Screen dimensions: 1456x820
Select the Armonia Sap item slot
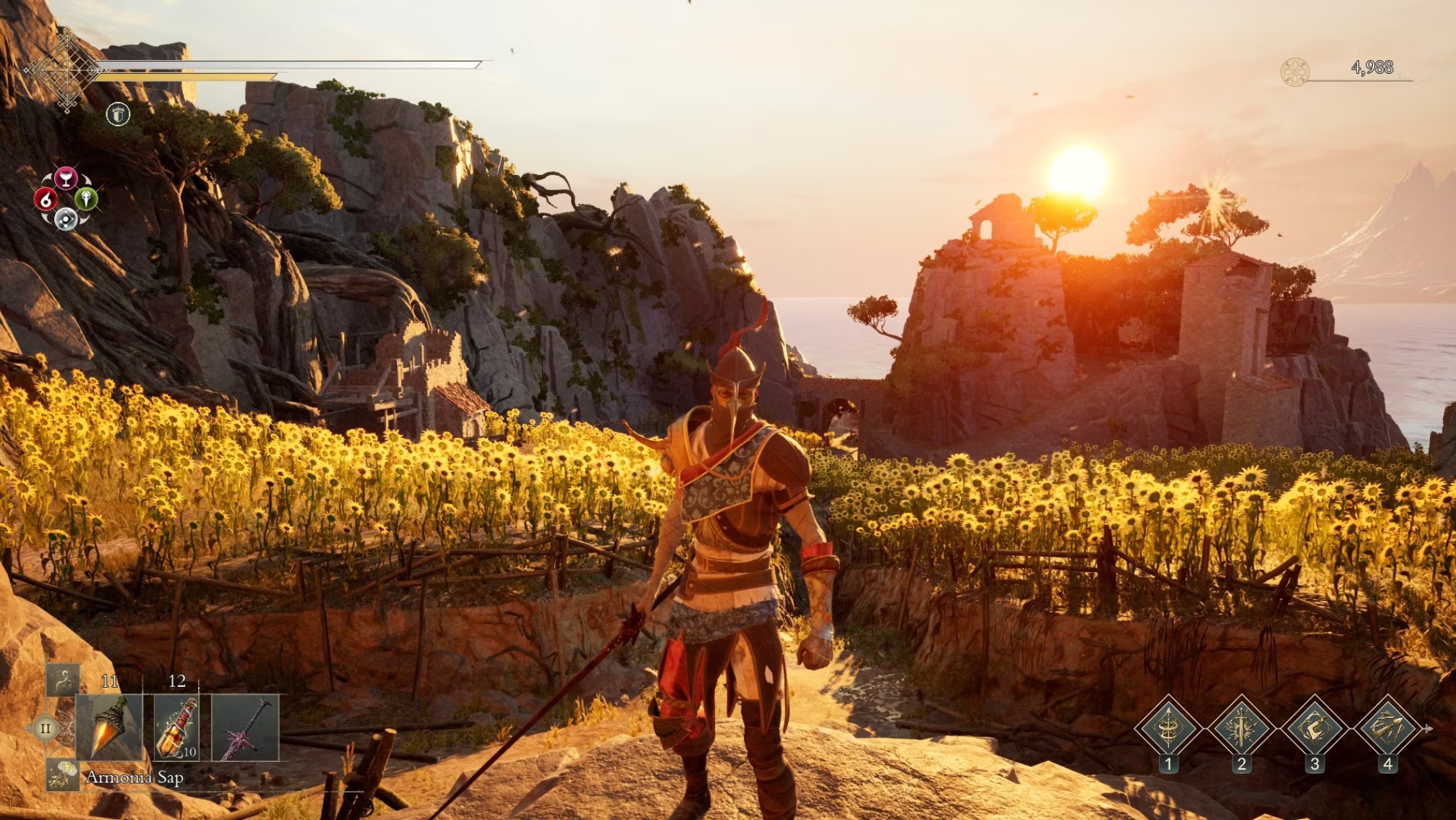(x=110, y=727)
